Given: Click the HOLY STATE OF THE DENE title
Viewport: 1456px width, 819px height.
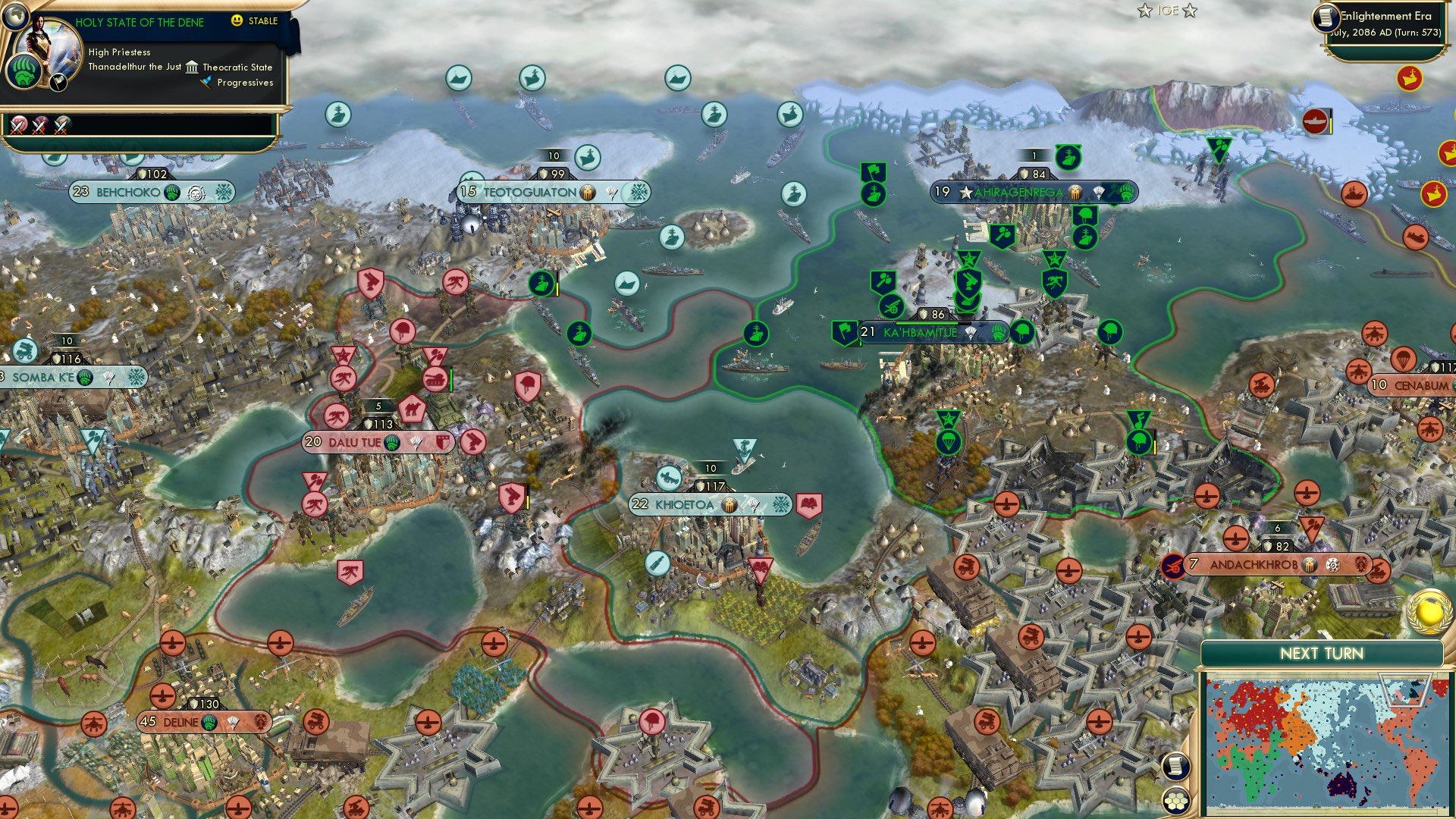Looking at the screenshot, I should [x=141, y=22].
